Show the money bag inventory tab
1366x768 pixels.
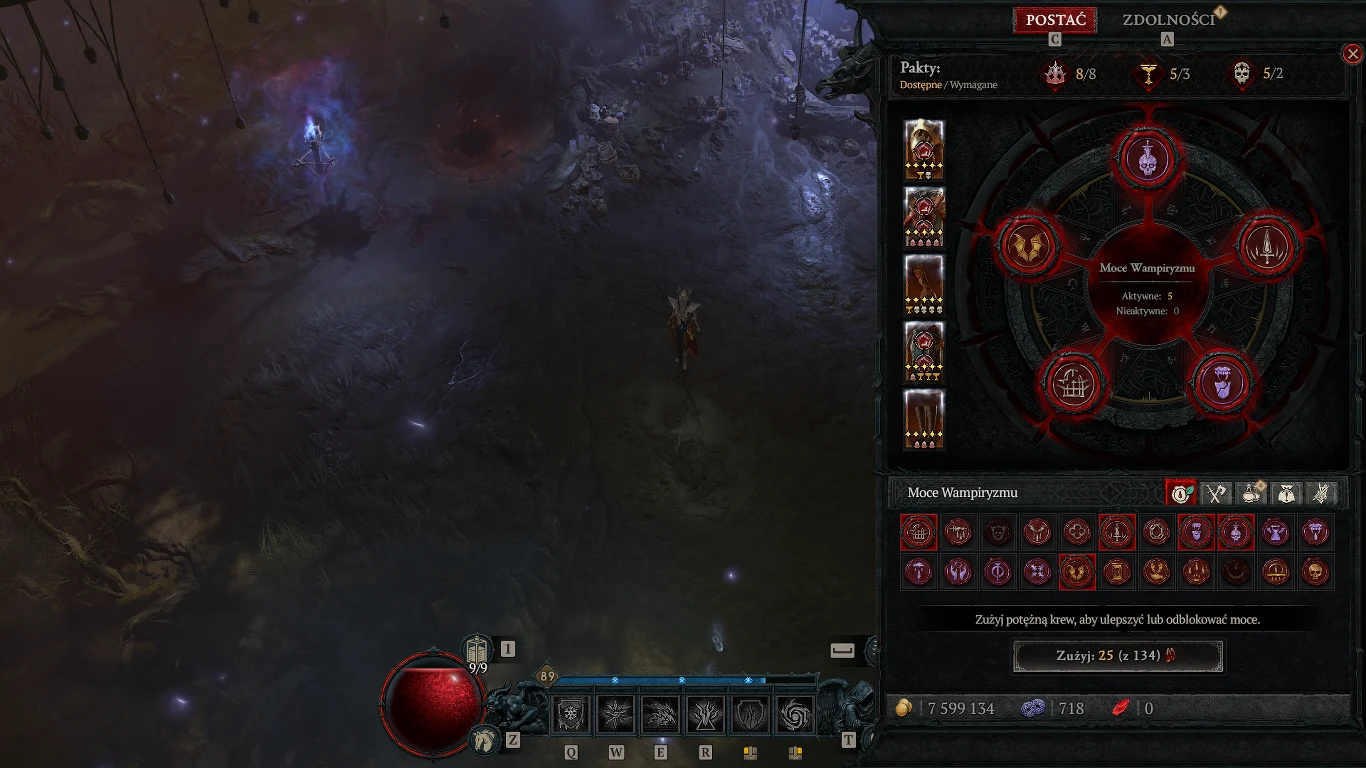point(1286,493)
